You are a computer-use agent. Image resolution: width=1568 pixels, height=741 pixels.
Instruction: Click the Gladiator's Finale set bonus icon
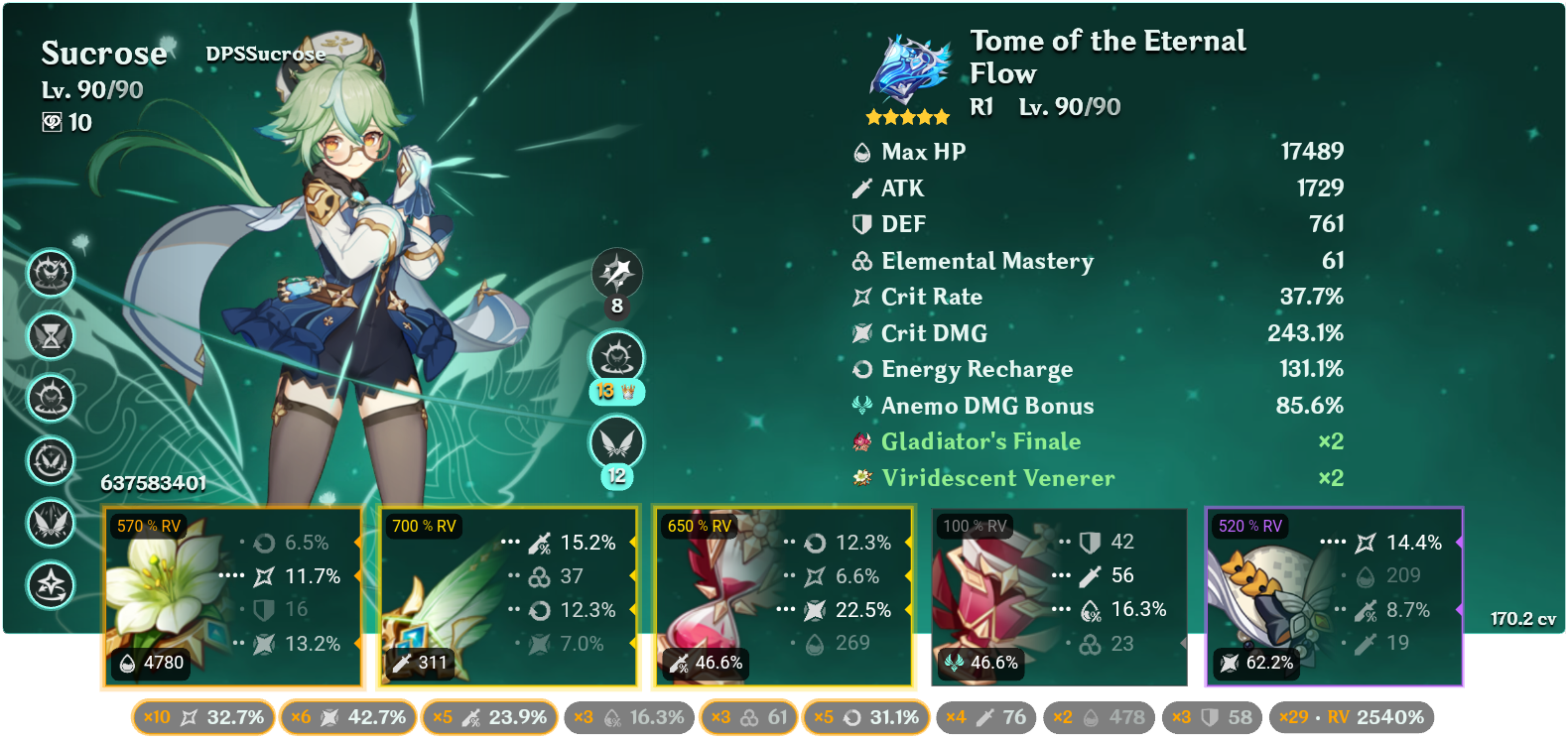coord(862,441)
